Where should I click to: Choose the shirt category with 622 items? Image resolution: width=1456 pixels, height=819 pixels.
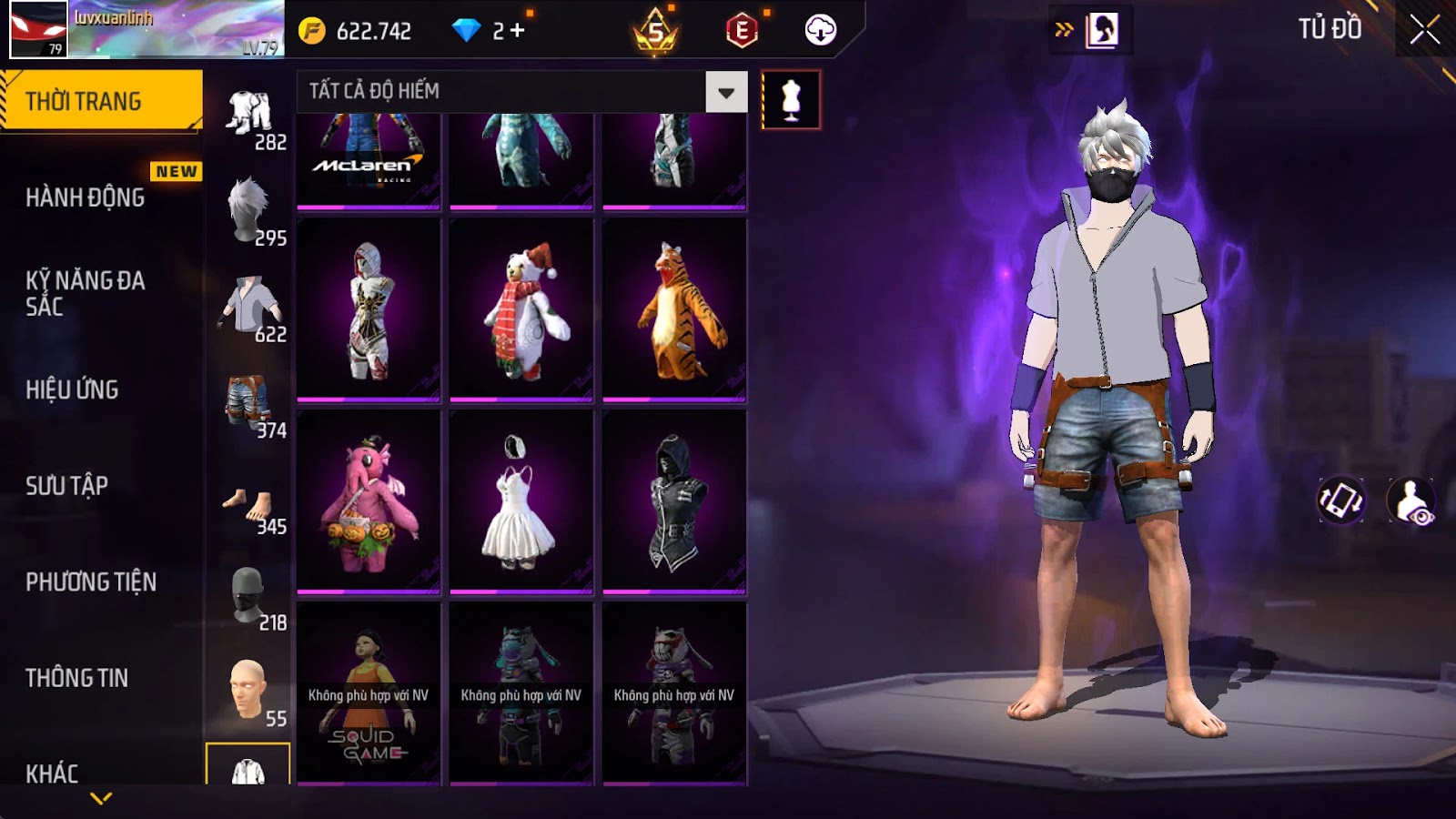coord(249,308)
